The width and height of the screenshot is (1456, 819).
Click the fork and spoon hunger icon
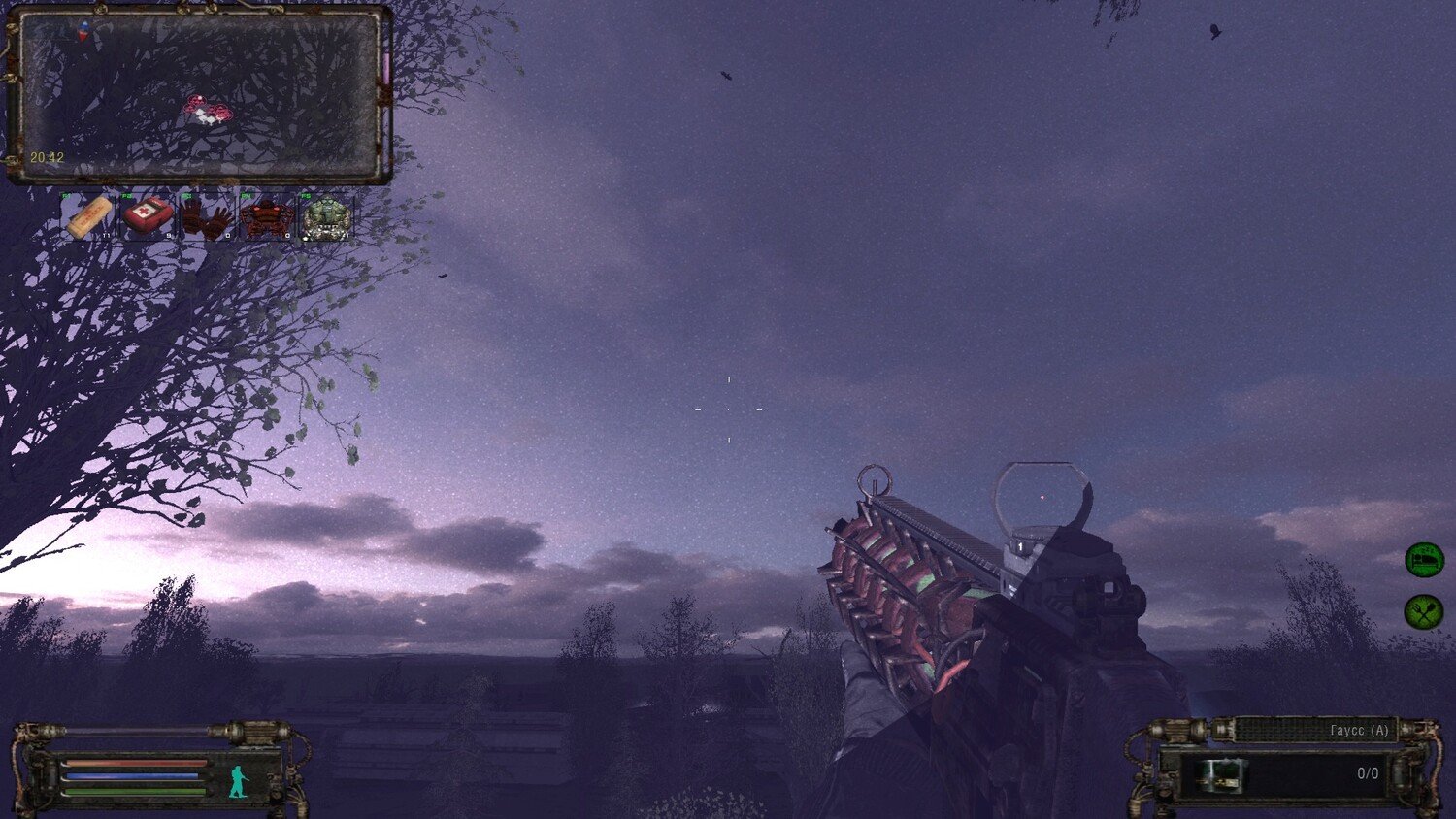click(1424, 611)
